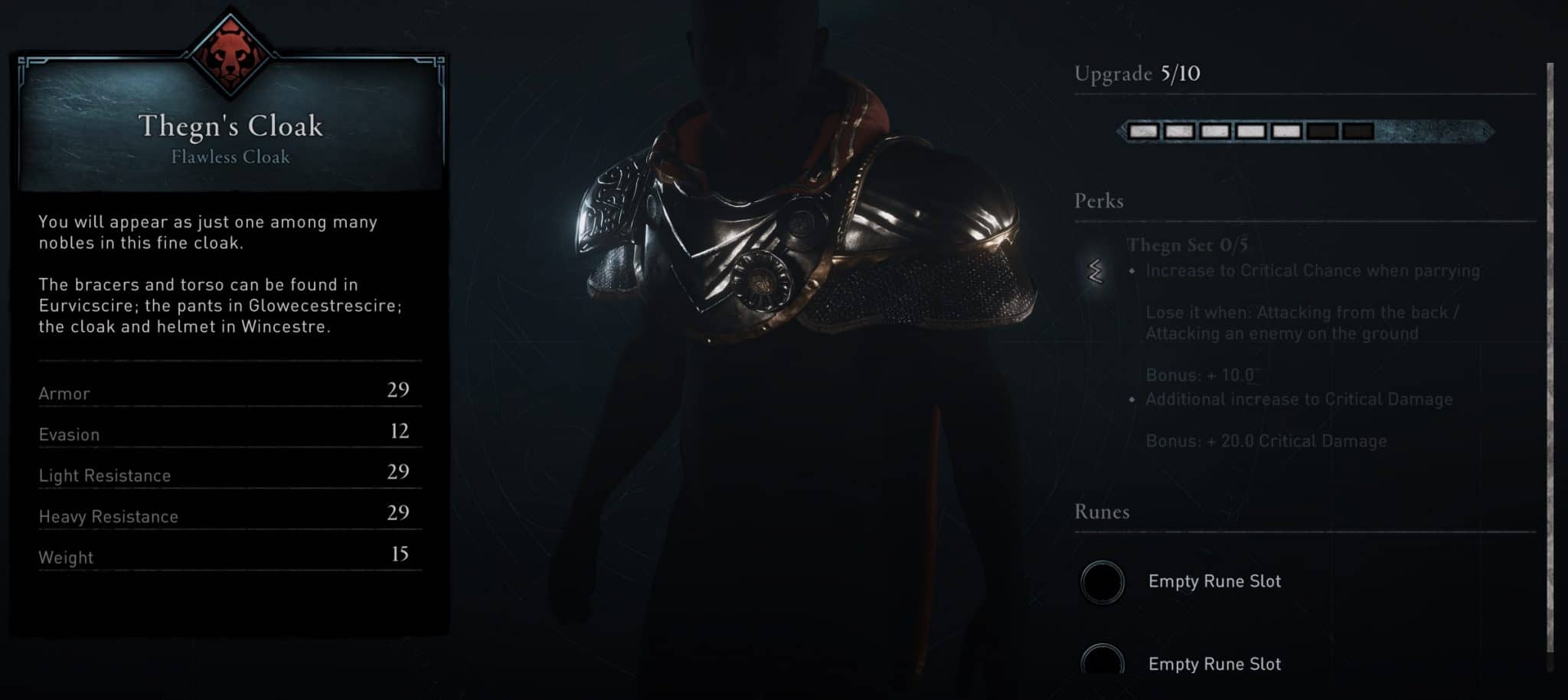This screenshot has width=1568, height=700.
Task: Toggle the Critical Chance parry perk
Action: 1311,270
